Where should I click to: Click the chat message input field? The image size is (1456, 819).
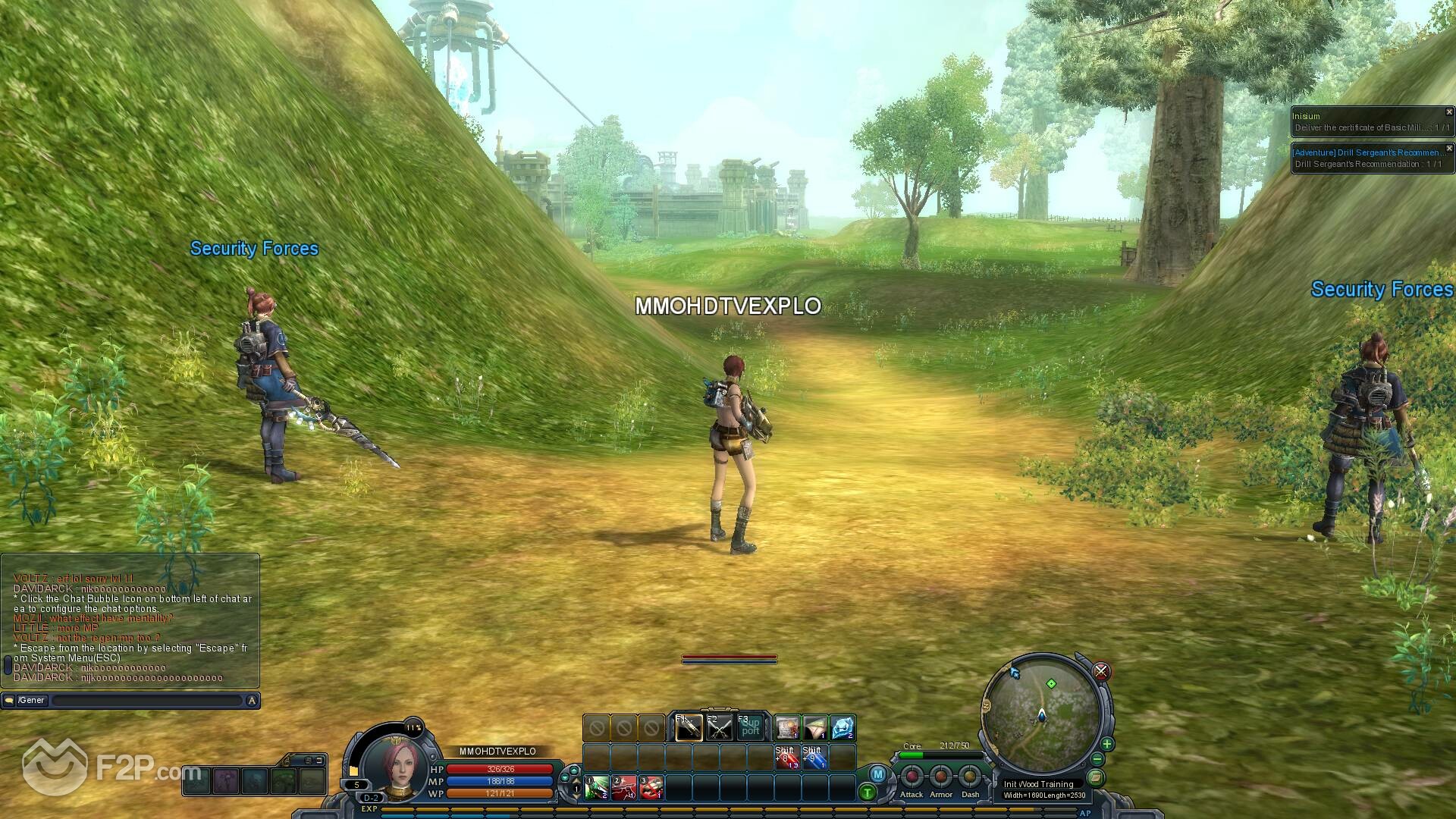pos(146,701)
